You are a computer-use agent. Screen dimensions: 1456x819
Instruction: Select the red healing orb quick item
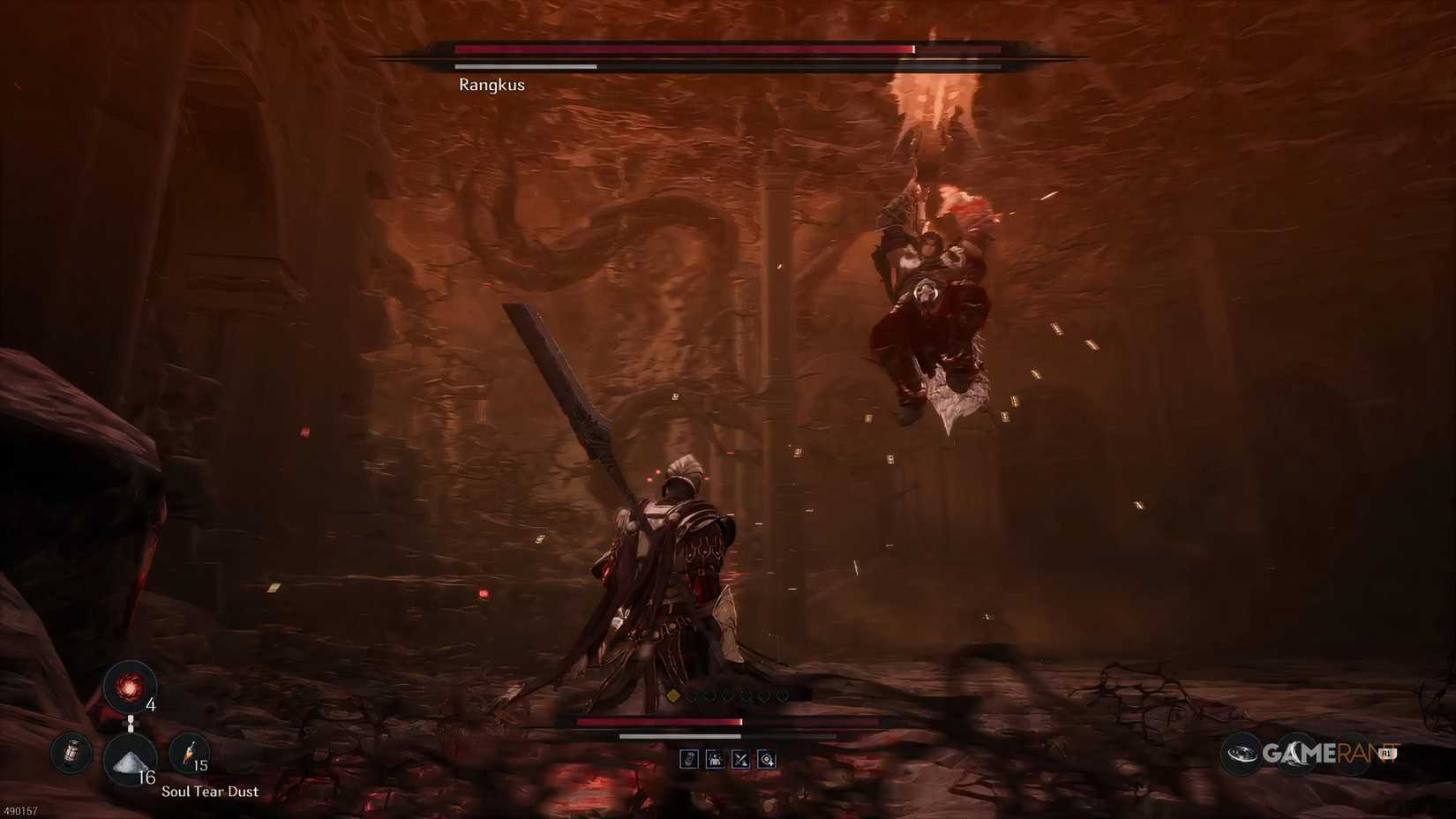click(130, 686)
